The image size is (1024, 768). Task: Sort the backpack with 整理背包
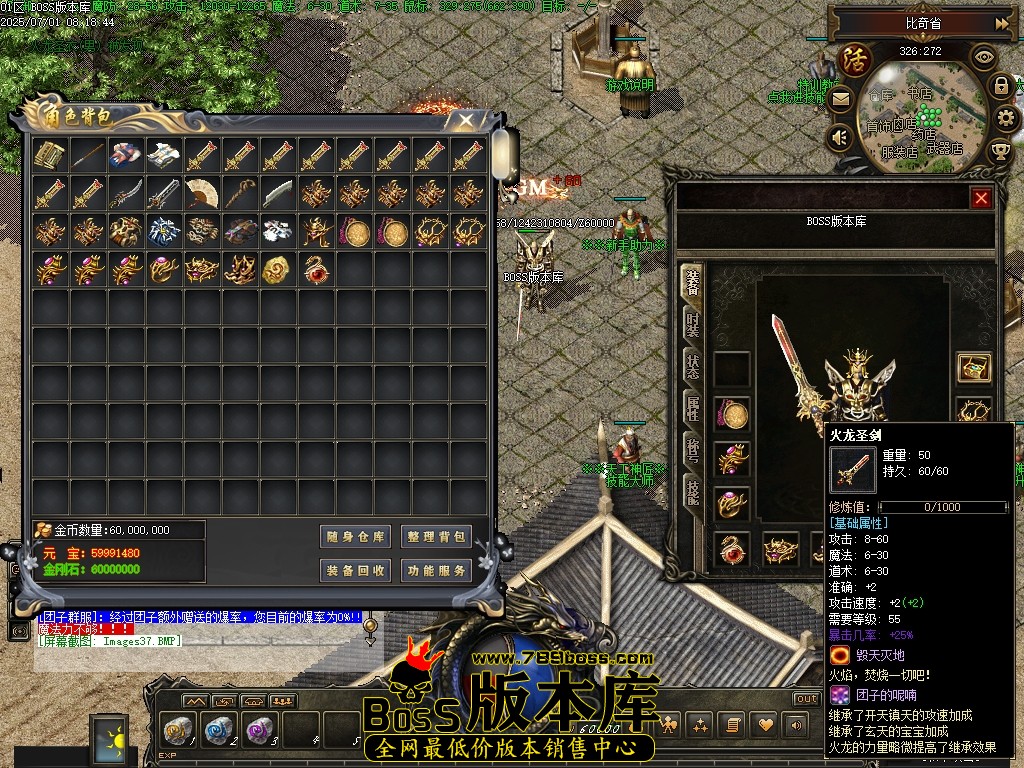coord(436,537)
